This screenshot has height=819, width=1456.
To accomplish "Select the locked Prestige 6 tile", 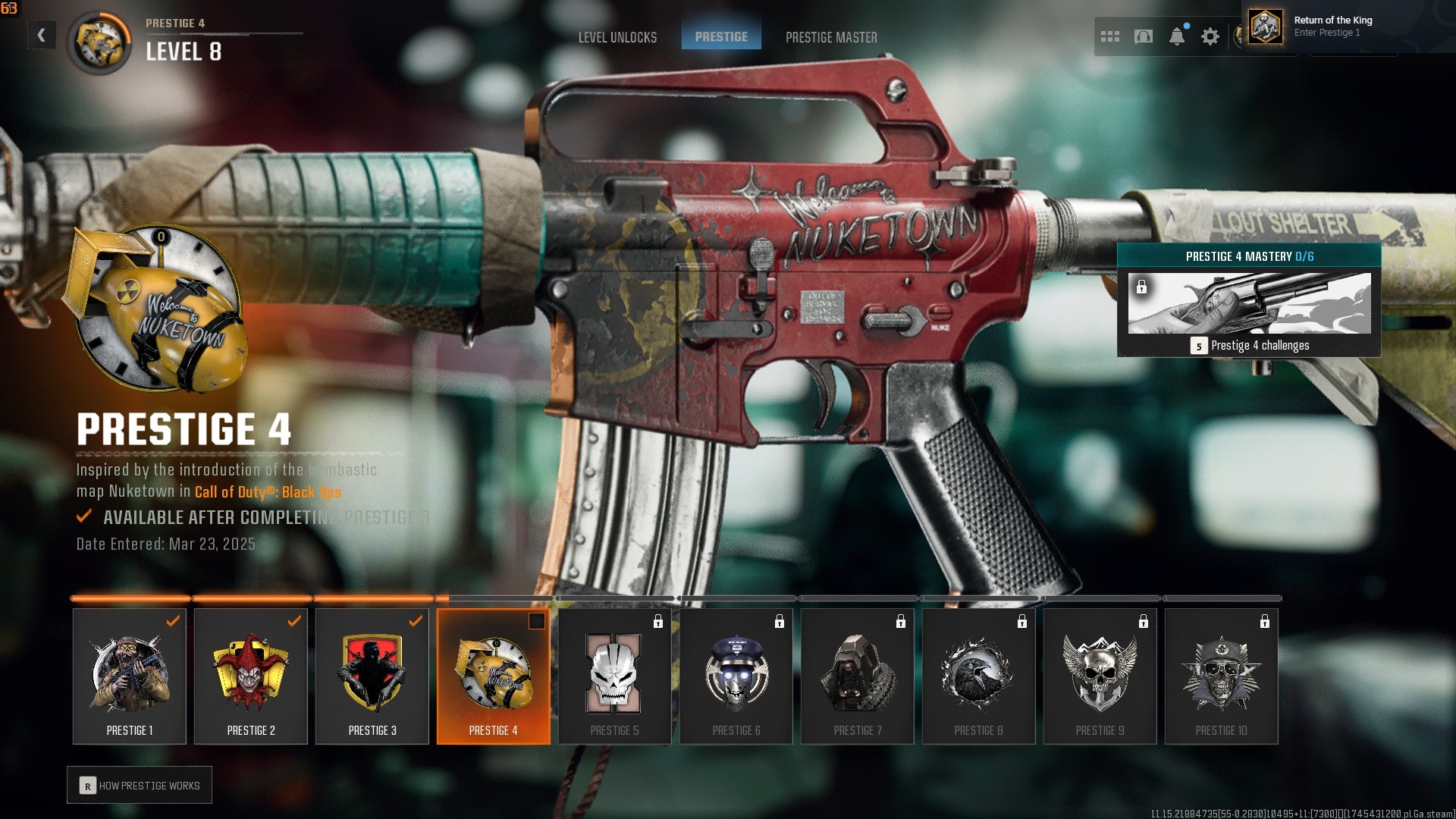I will pyautogui.click(x=736, y=676).
